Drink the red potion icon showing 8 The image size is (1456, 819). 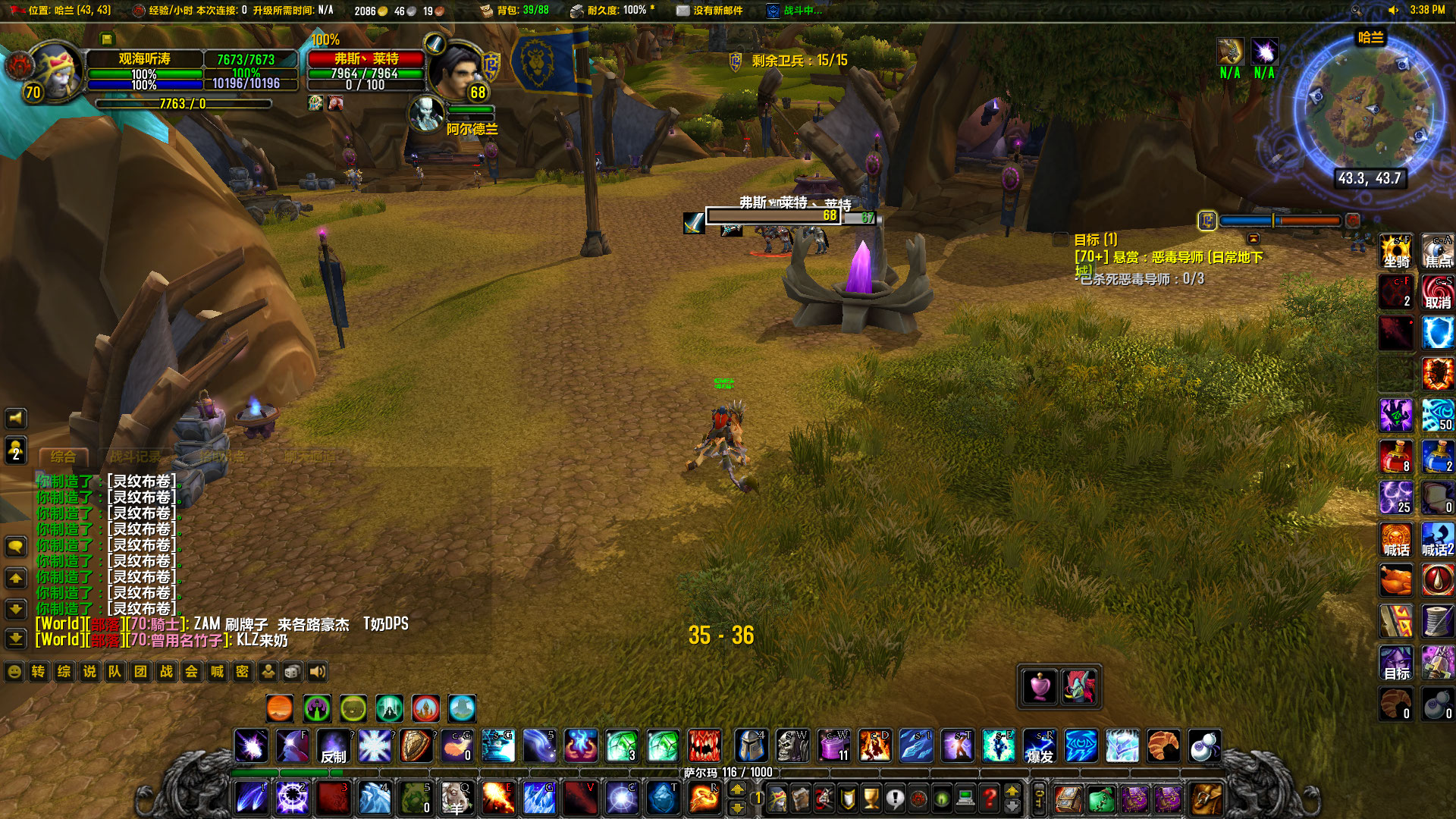(x=1395, y=457)
